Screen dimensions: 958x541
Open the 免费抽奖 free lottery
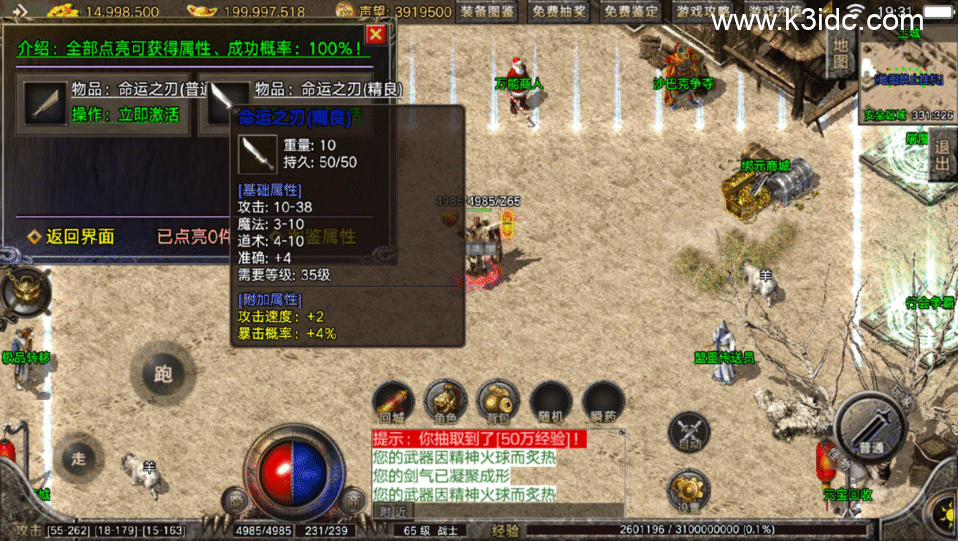coord(561,12)
